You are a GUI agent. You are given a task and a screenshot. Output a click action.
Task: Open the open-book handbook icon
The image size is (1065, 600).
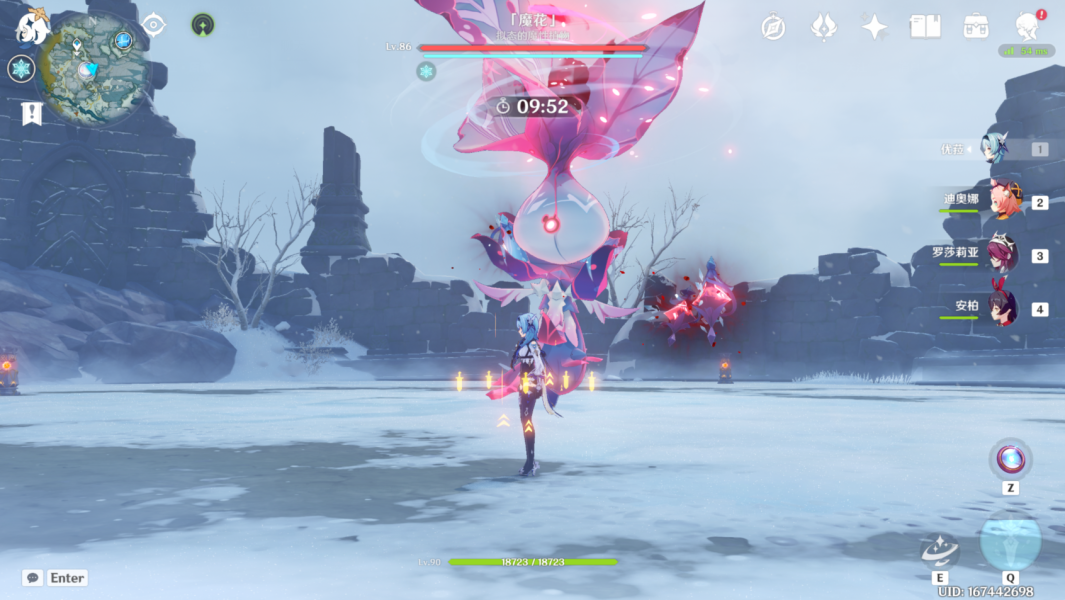tap(925, 27)
